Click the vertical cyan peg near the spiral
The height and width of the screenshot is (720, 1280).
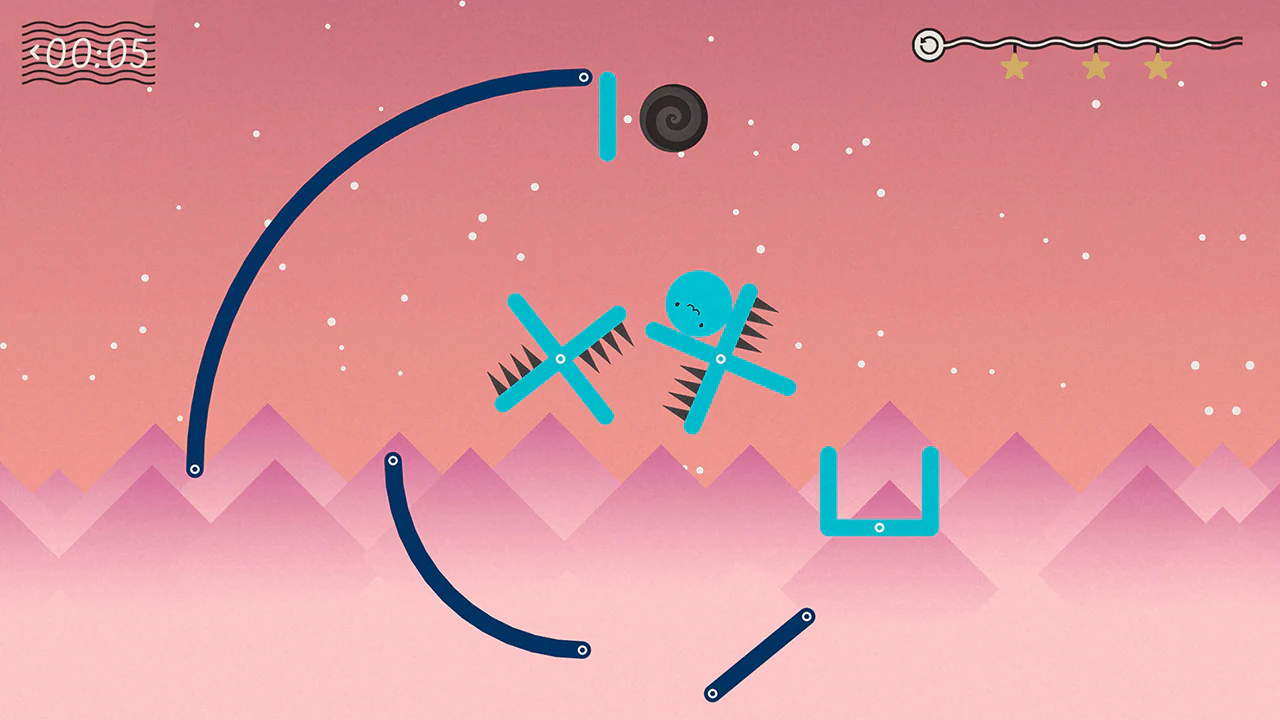[x=609, y=118]
